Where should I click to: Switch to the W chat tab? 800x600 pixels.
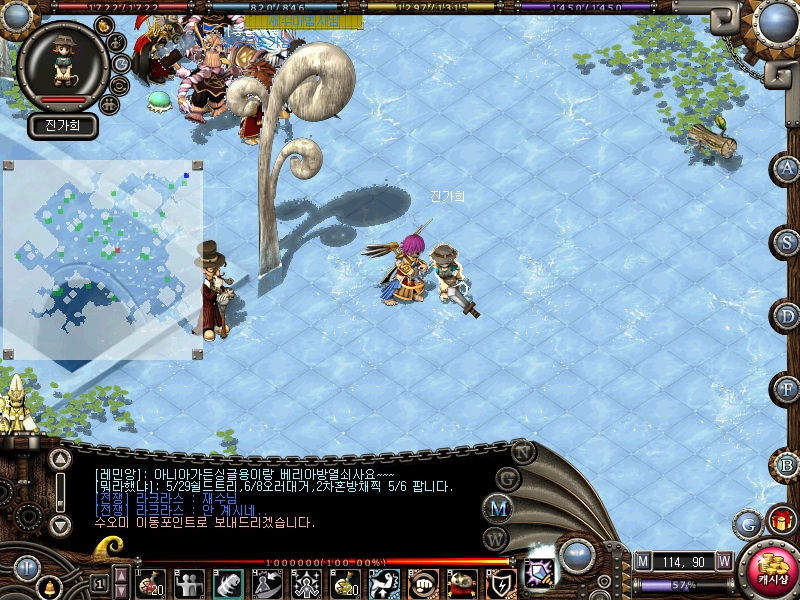click(x=497, y=538)
